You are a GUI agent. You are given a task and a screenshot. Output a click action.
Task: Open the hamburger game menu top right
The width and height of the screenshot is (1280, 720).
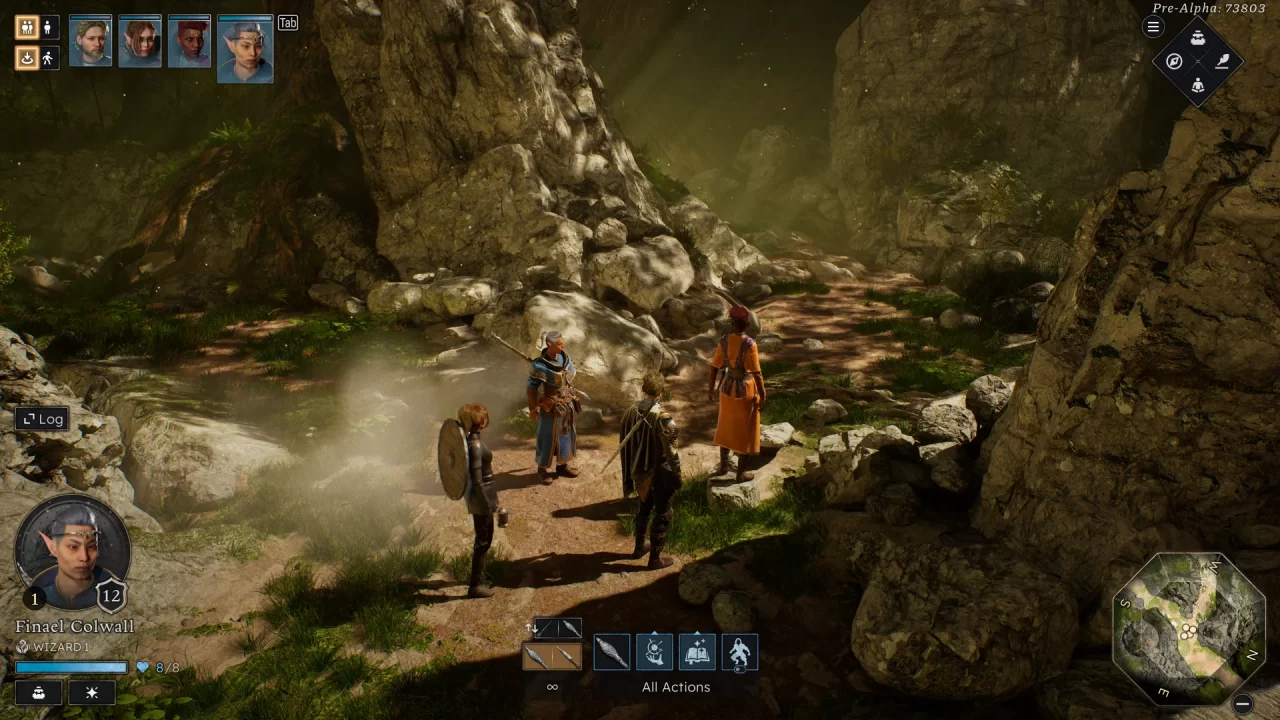[x=1152, y=27]
